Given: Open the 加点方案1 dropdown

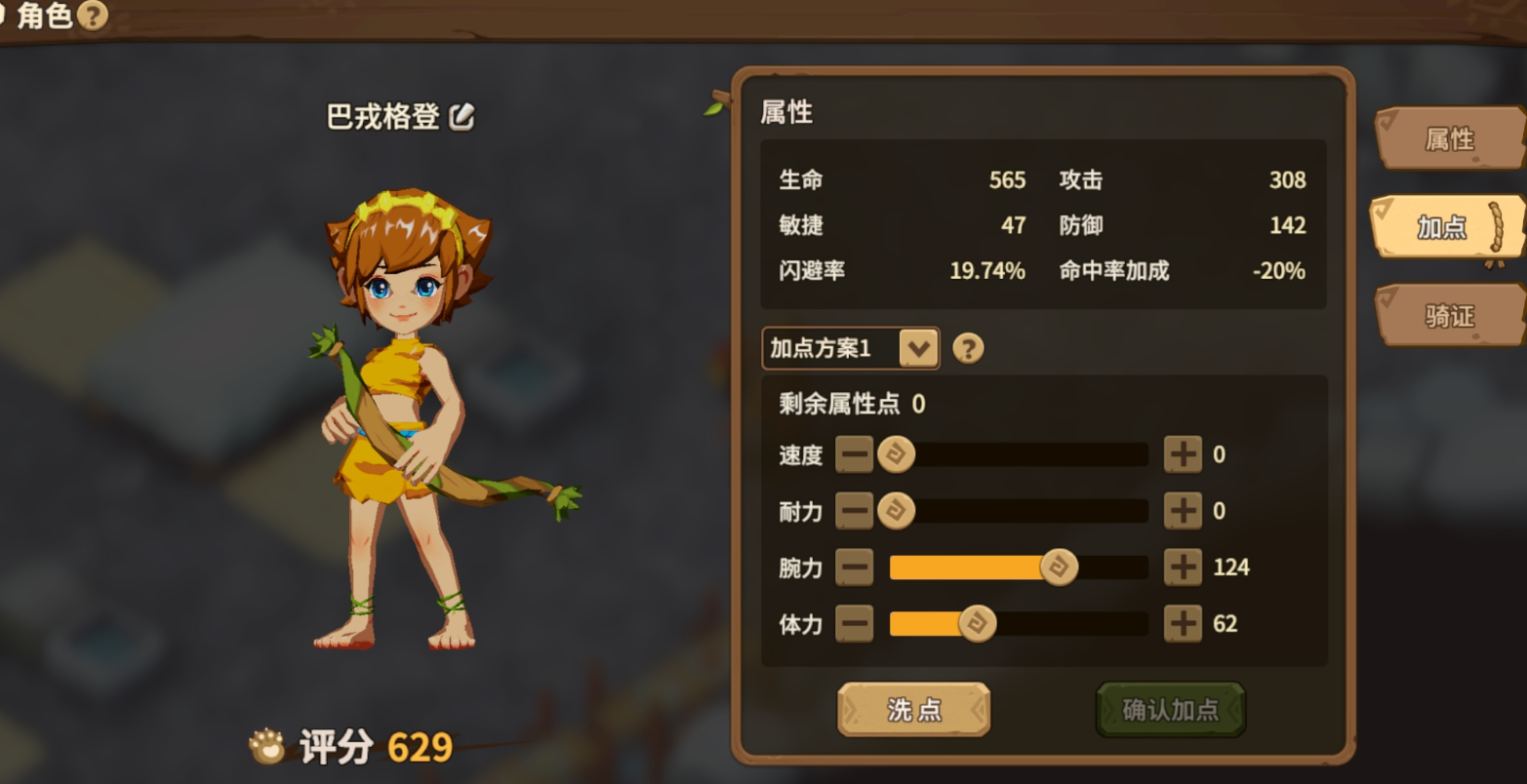Looking at the screenshot, I should (918, 347).
